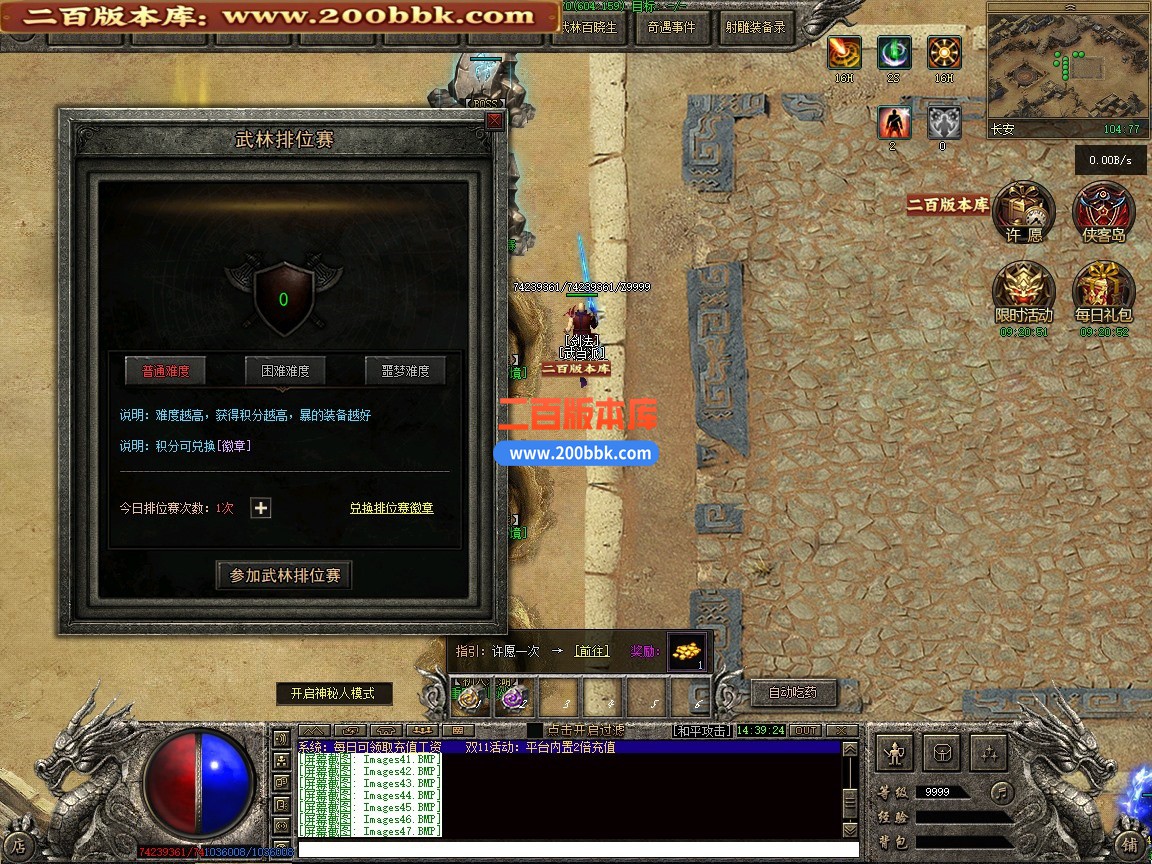Viewport: 1152px width, 864px height.
Task: Open the 兑换排位赛徽章 badge exchange link
Action: 391,508
